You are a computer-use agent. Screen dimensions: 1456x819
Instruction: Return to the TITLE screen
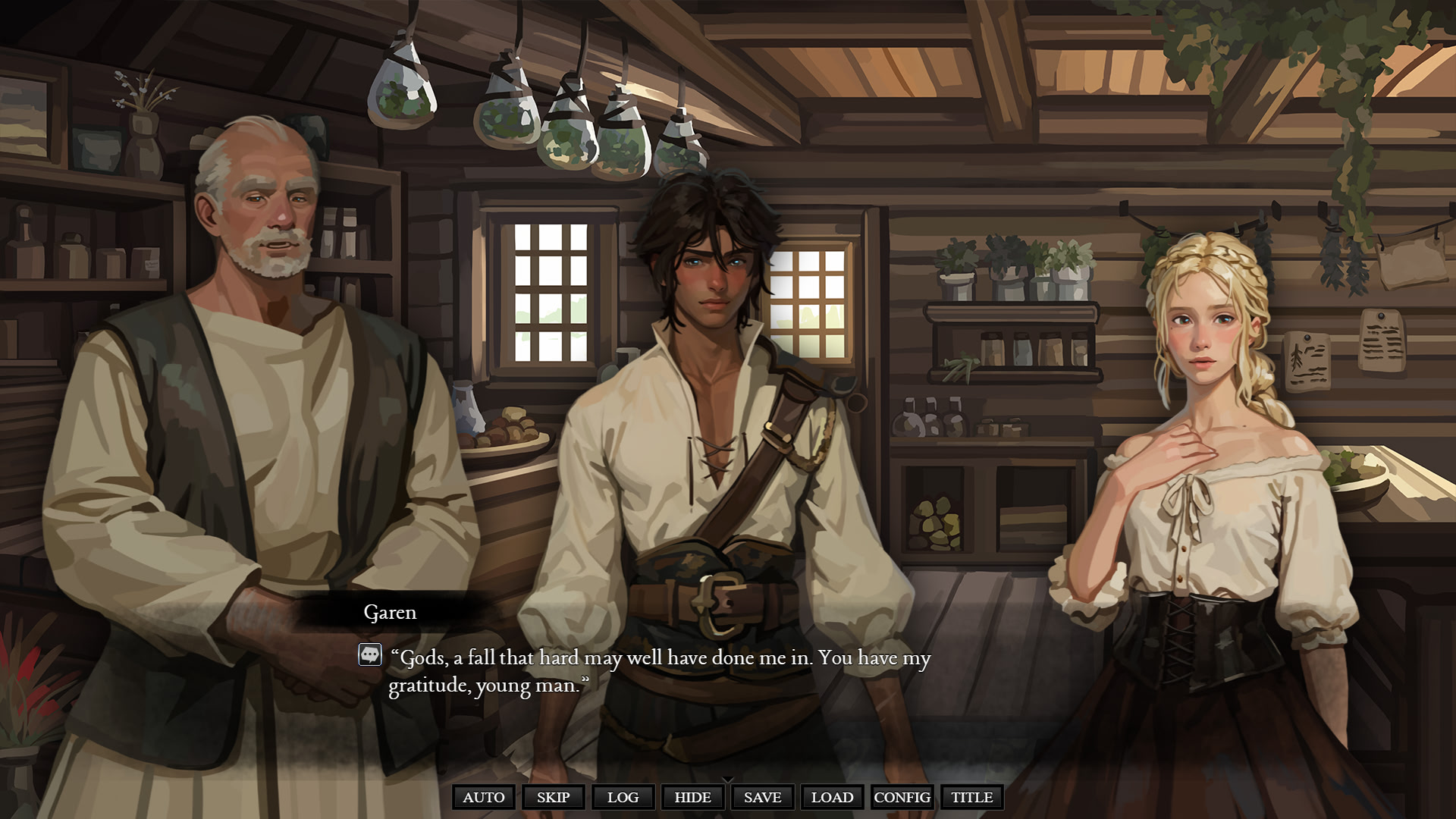[x=971, y=797]
